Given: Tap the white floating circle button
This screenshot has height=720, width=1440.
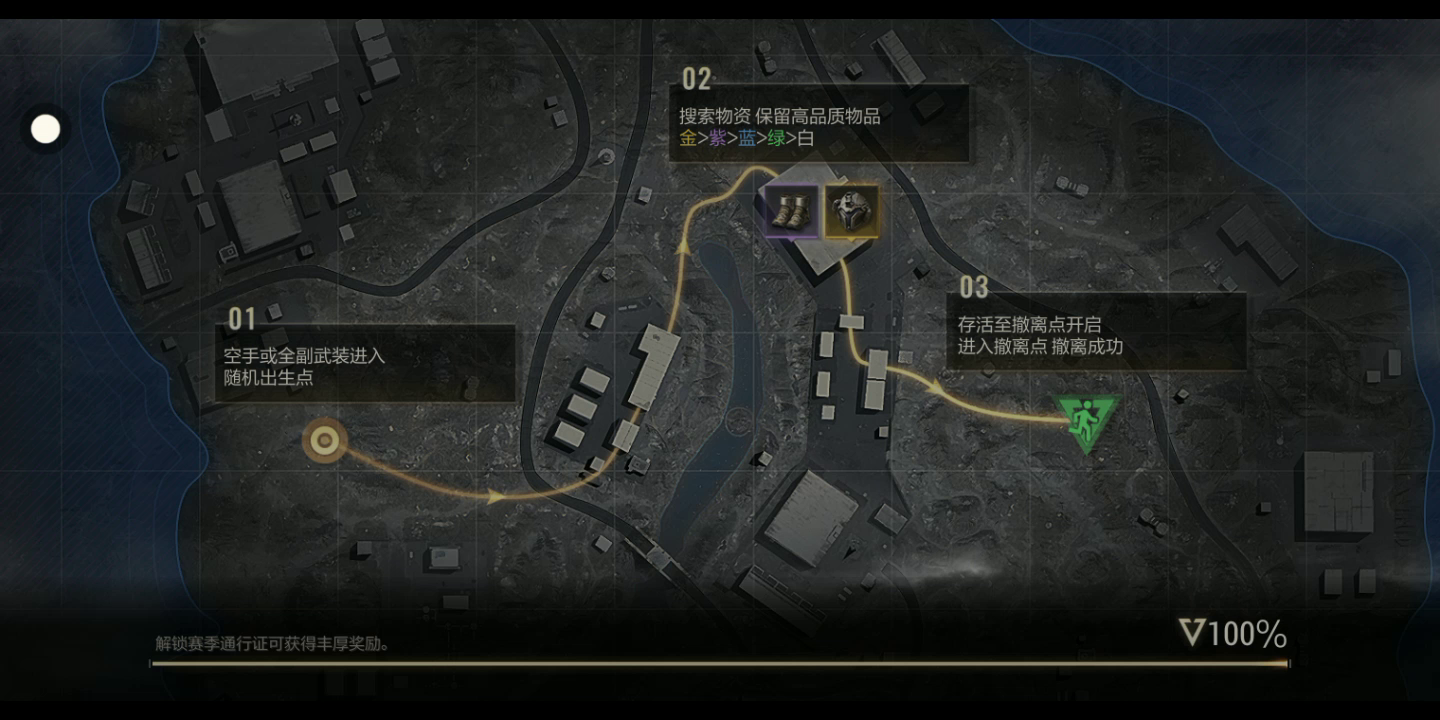Looking at the screenshot, I should [46, 129].
